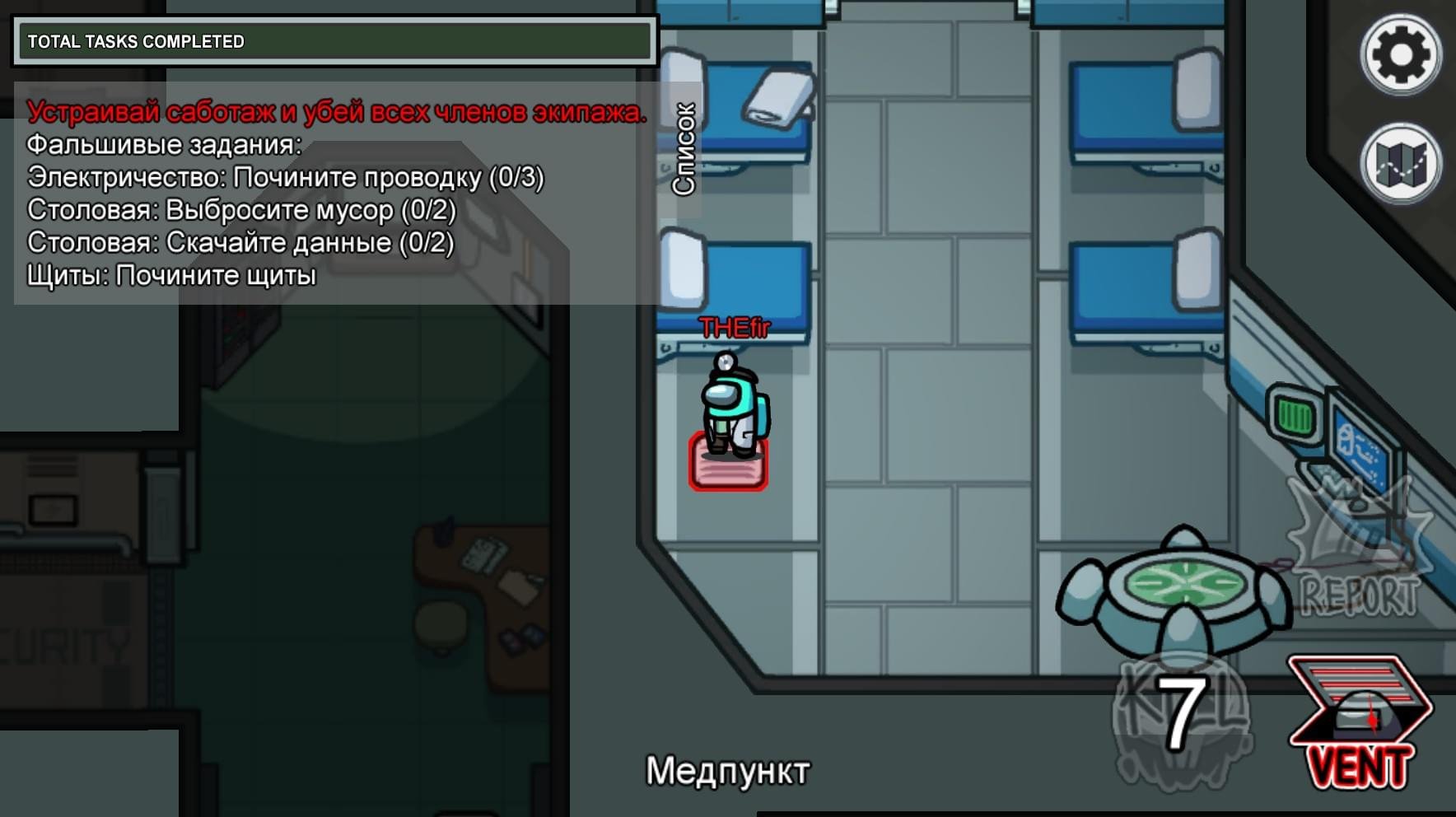The width and height of the screenshot is (1456, 817).
Task: Open the ship map
Action: click(x=1400, y=163)
